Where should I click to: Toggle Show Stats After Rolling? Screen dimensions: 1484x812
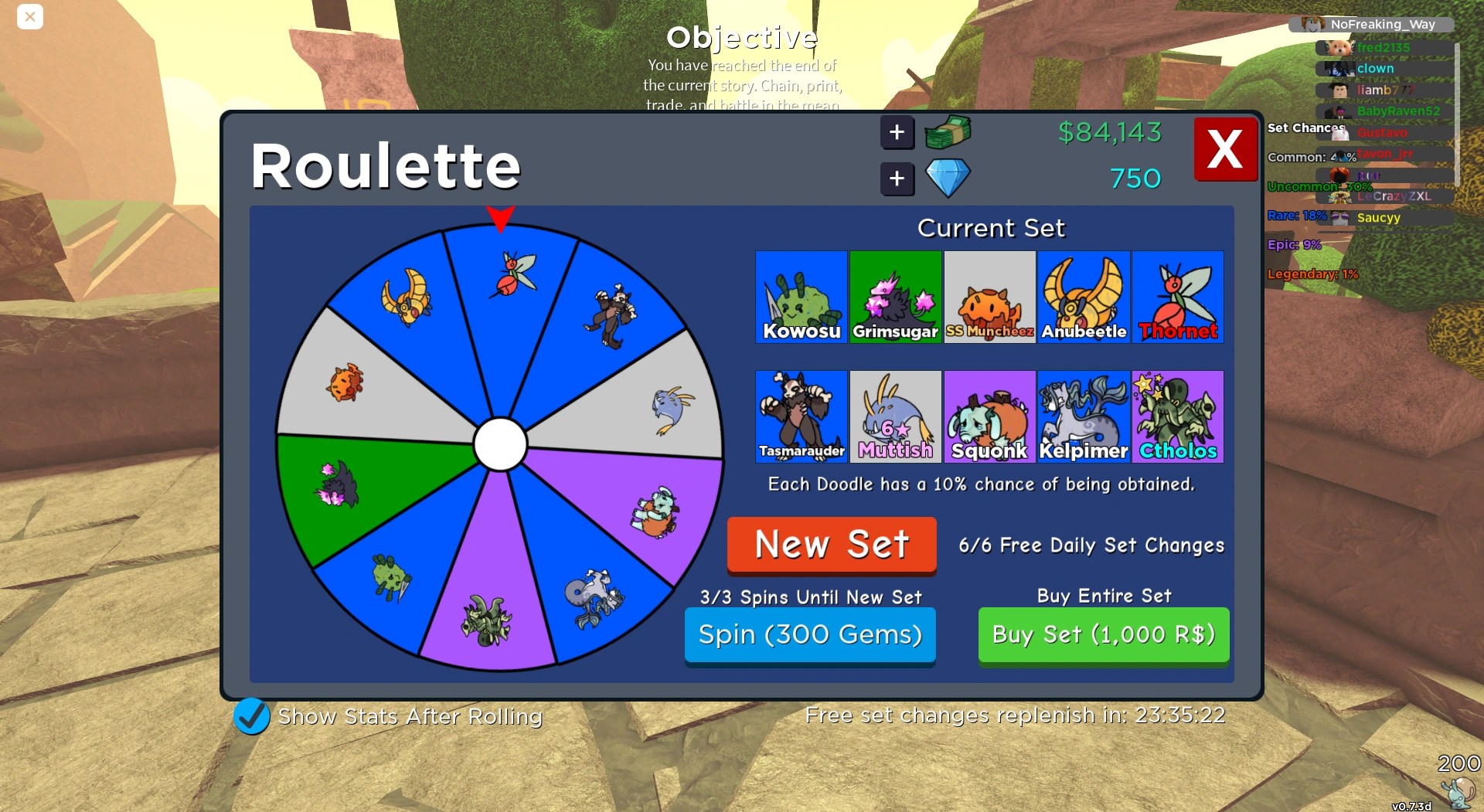tap(250, 716)
